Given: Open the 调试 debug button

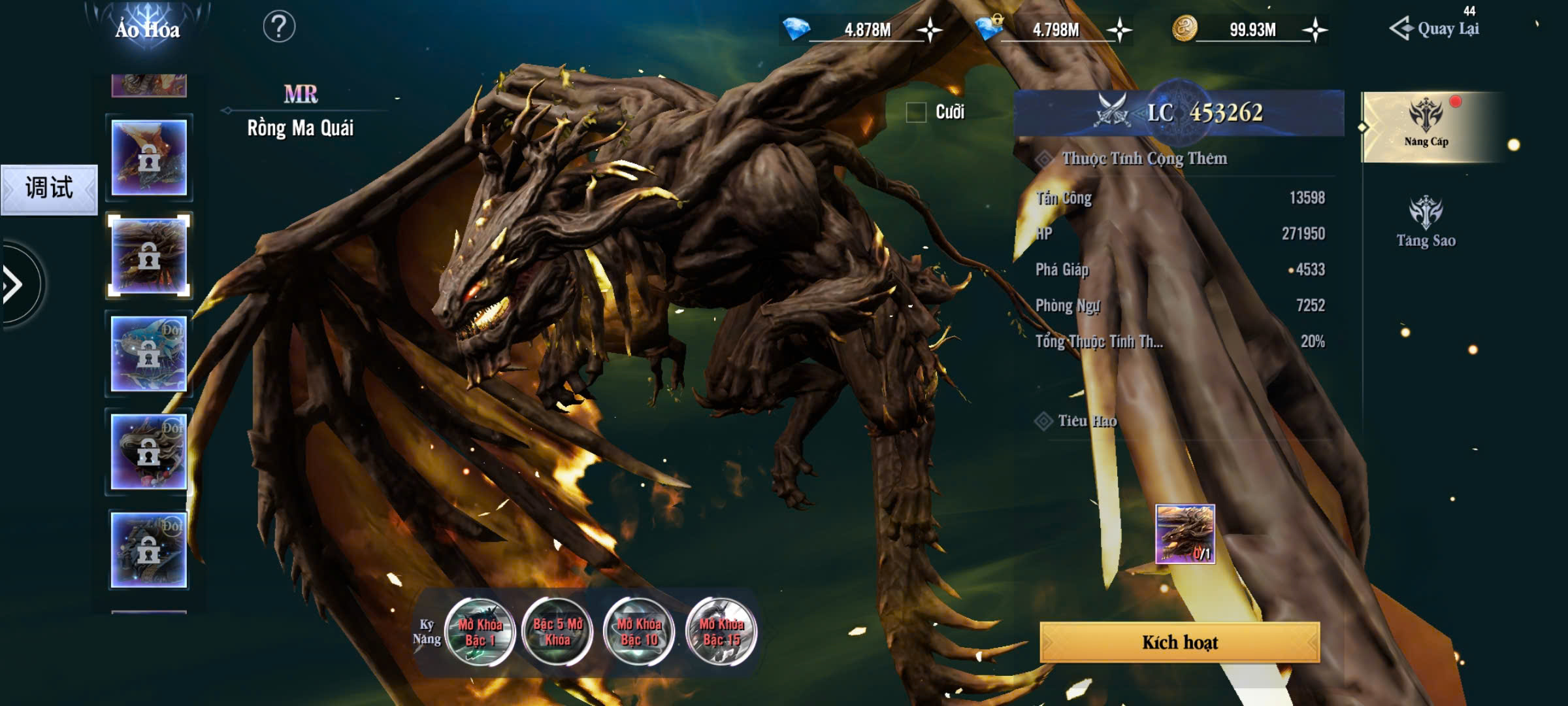Looking at the screenshot, I should click(49, 189).
